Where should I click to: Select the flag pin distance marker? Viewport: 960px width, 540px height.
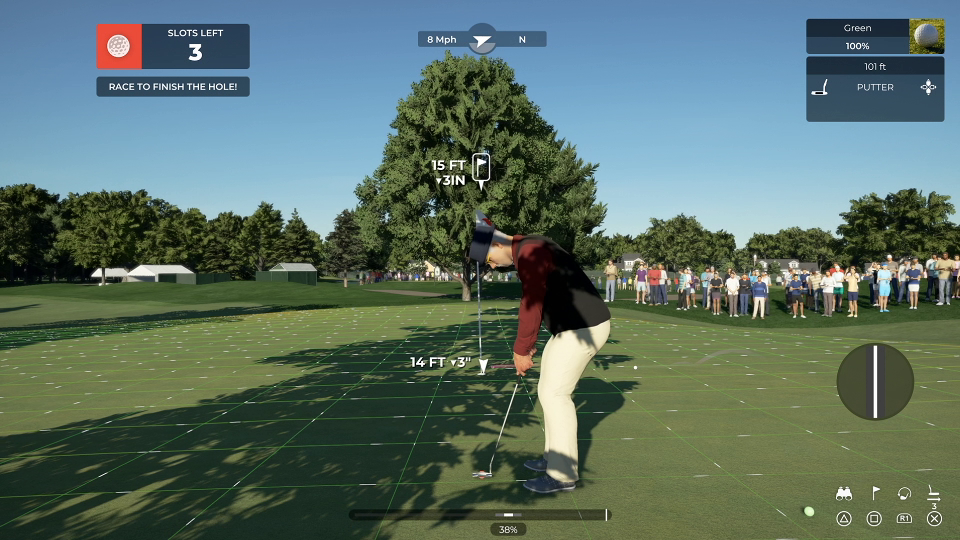481,168
